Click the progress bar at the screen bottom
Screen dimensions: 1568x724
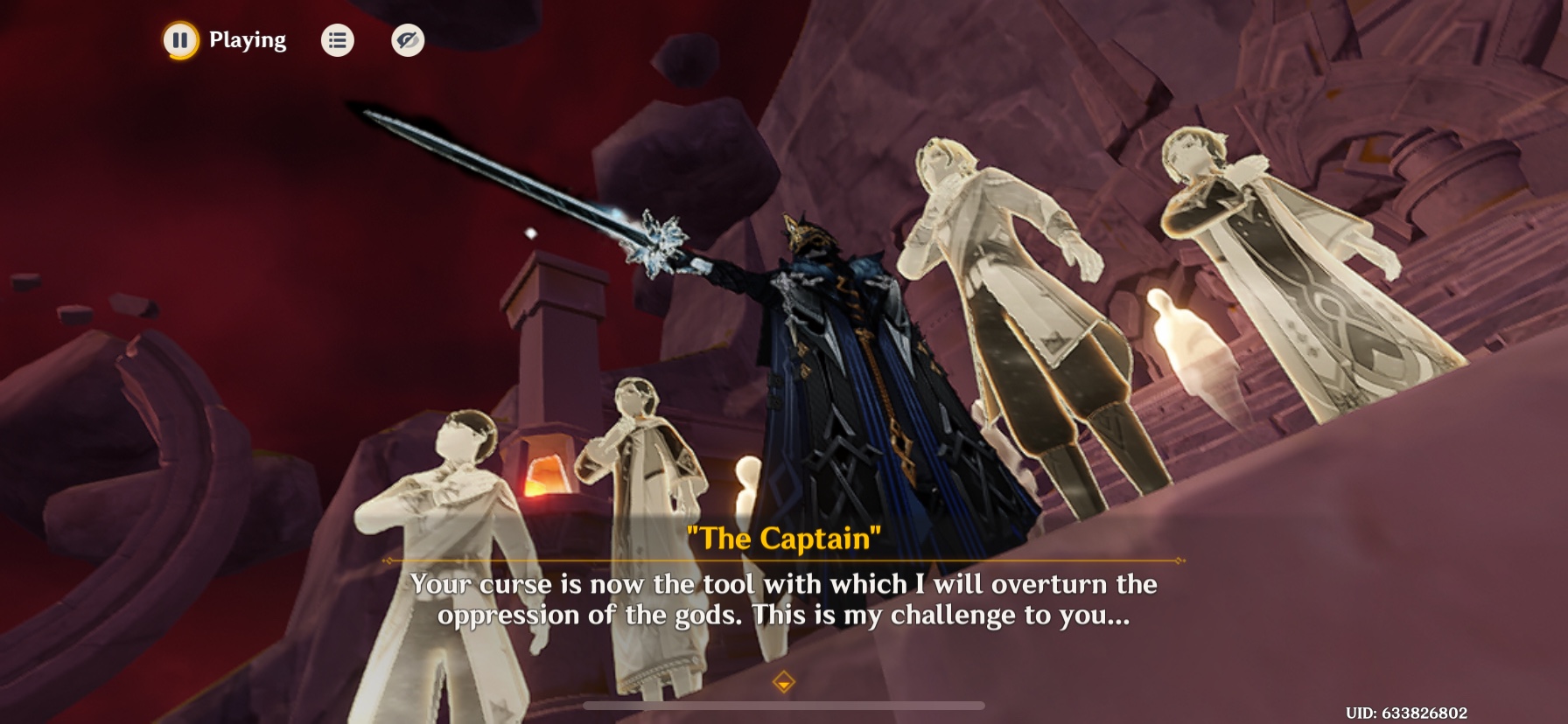pyautogui.click(x=785, y=705)
